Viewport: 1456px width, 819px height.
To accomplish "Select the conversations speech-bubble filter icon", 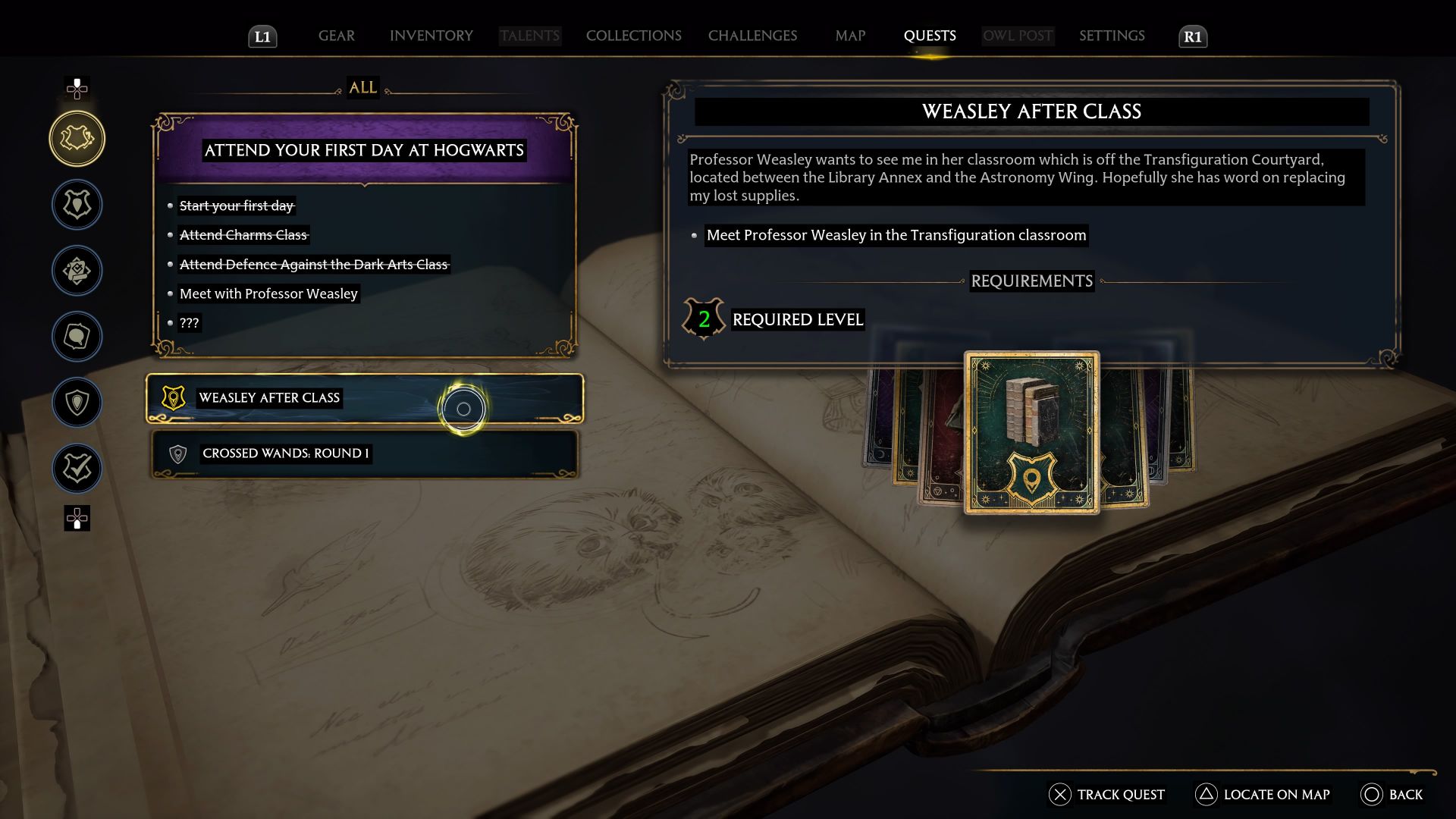I will (x=77, y=337).
